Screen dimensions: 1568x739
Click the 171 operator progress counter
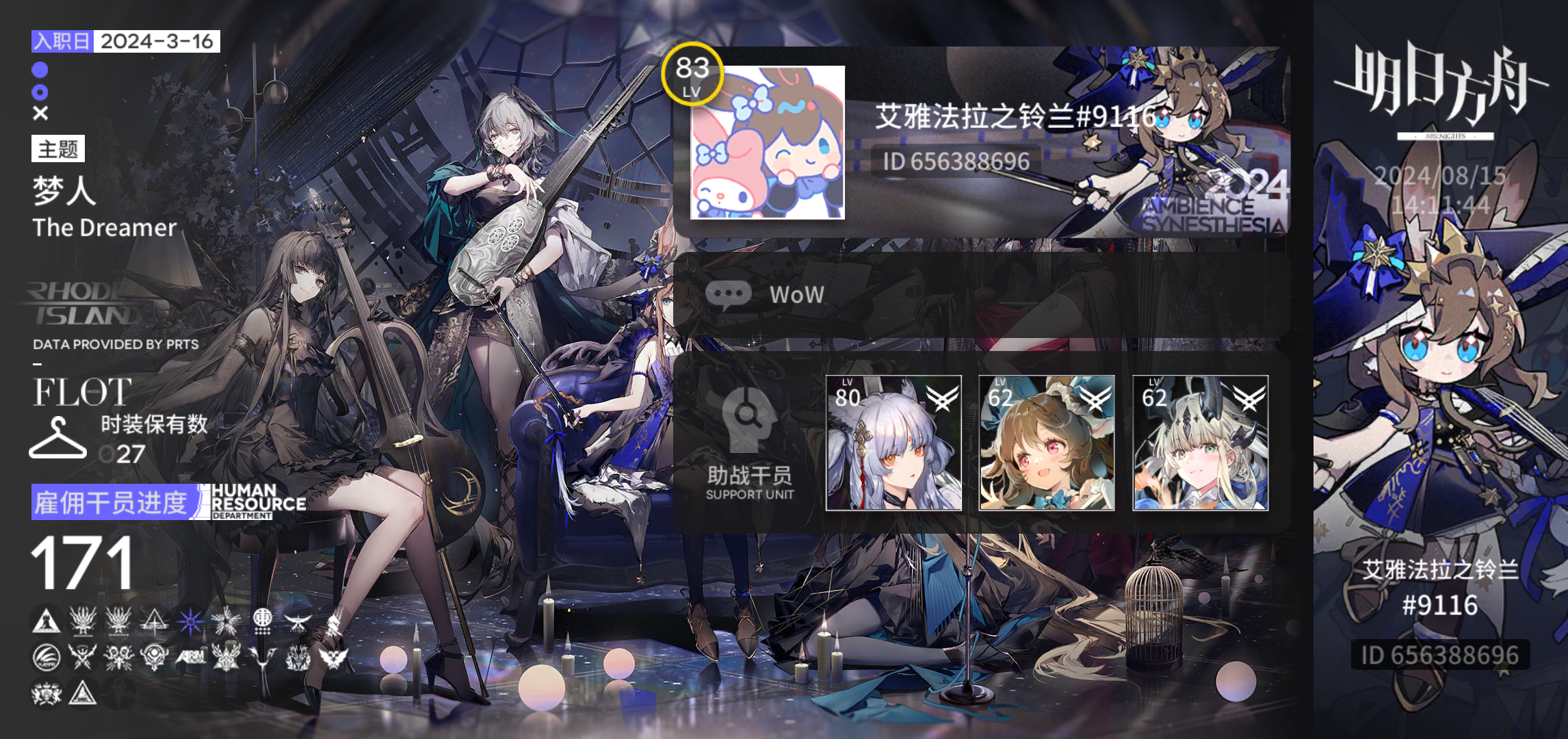pyautogui.click(x=82, y=564)
